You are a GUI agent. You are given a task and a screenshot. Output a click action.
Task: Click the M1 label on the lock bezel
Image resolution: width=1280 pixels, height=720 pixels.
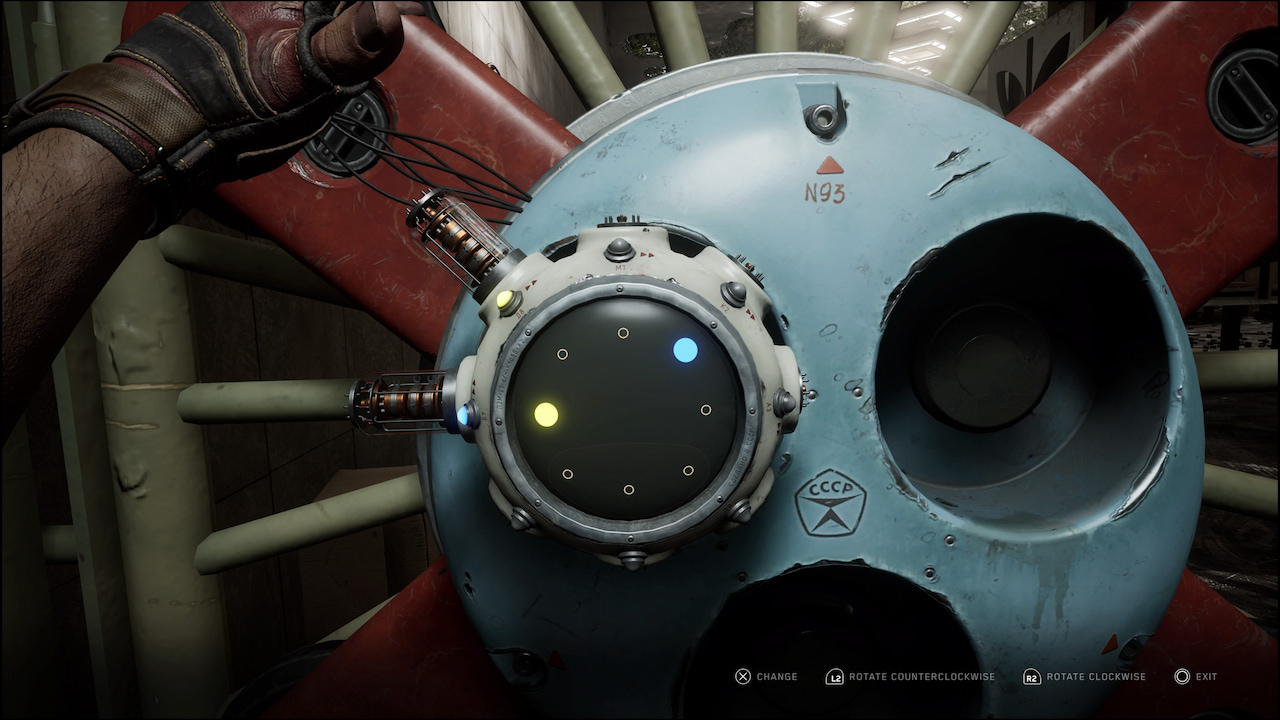pyautogui.click(x=620, y=266)
